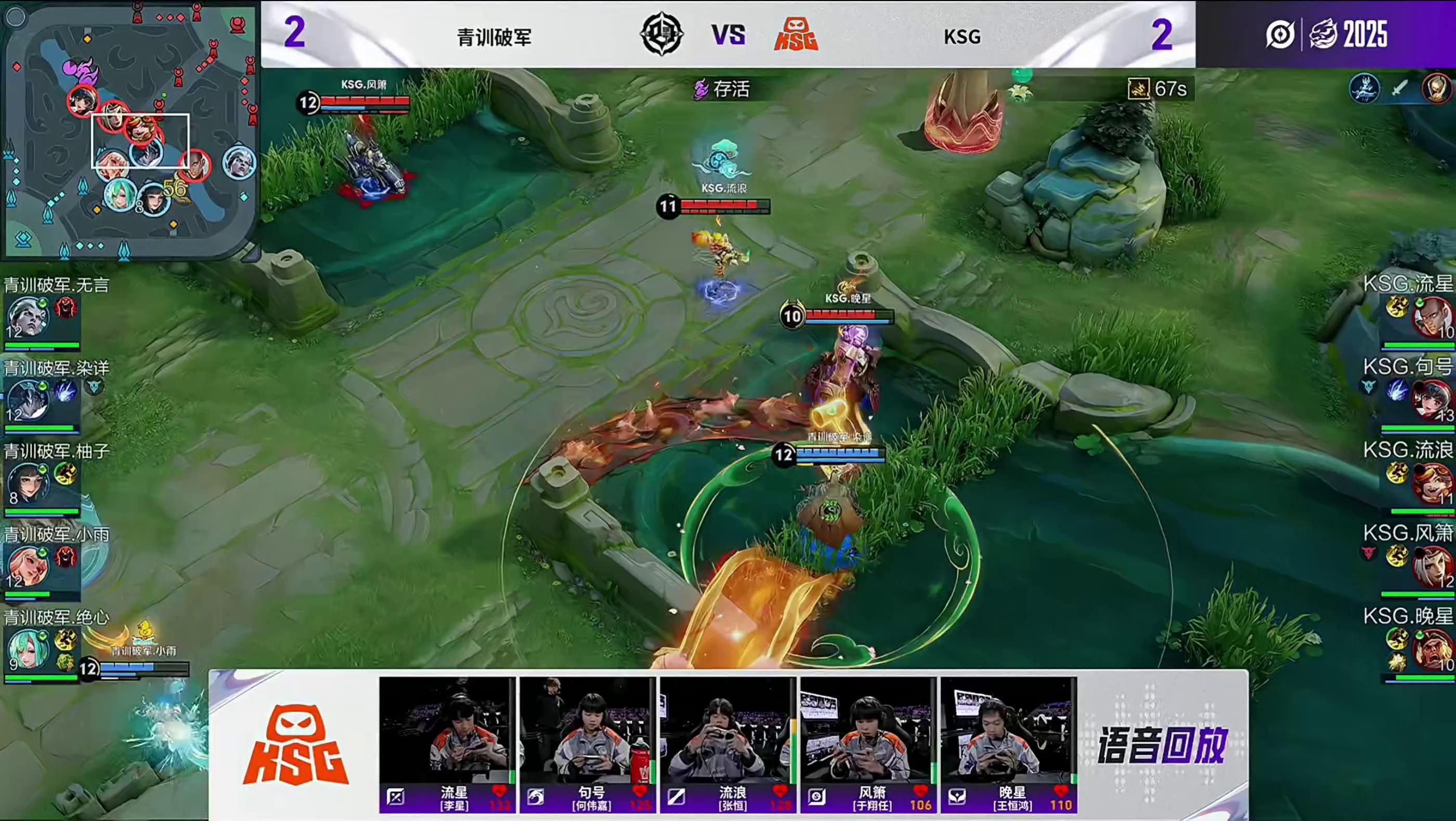Click the 青训破军 team emblem in the scoreboard
1456x821 pixels.
tap(661, 35)
